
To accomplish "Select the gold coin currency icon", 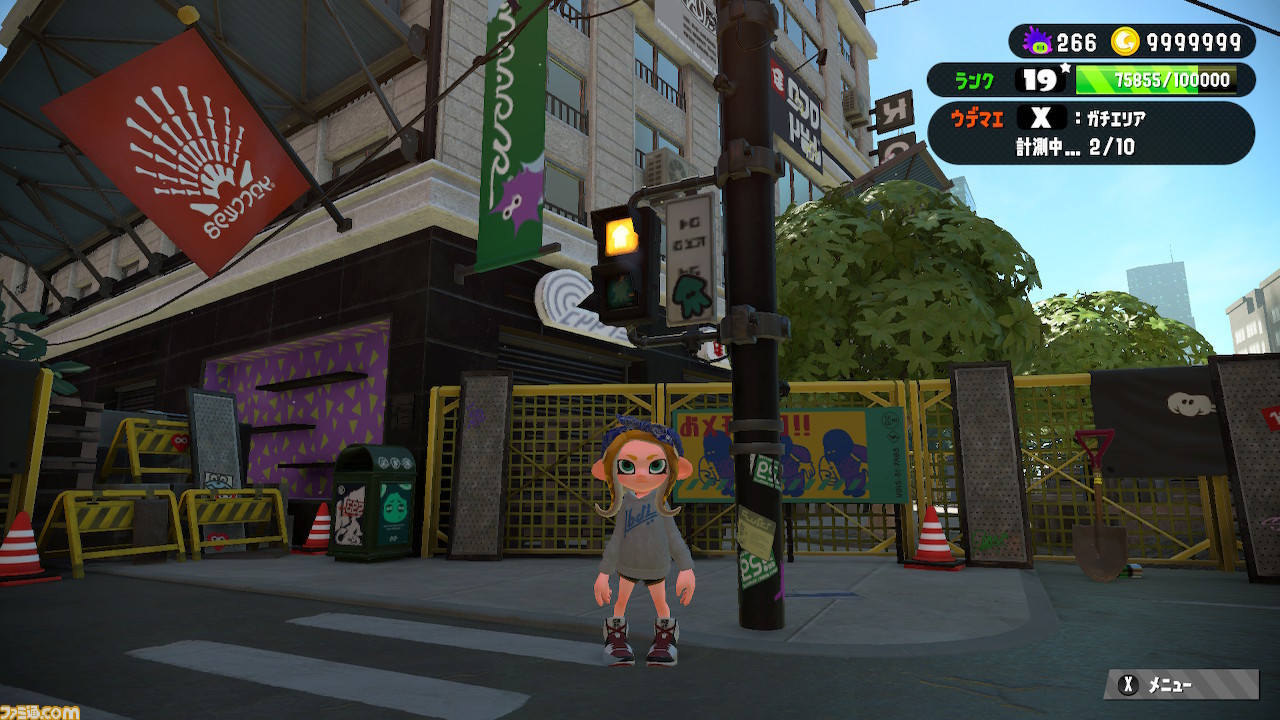I will point(1126,41).
